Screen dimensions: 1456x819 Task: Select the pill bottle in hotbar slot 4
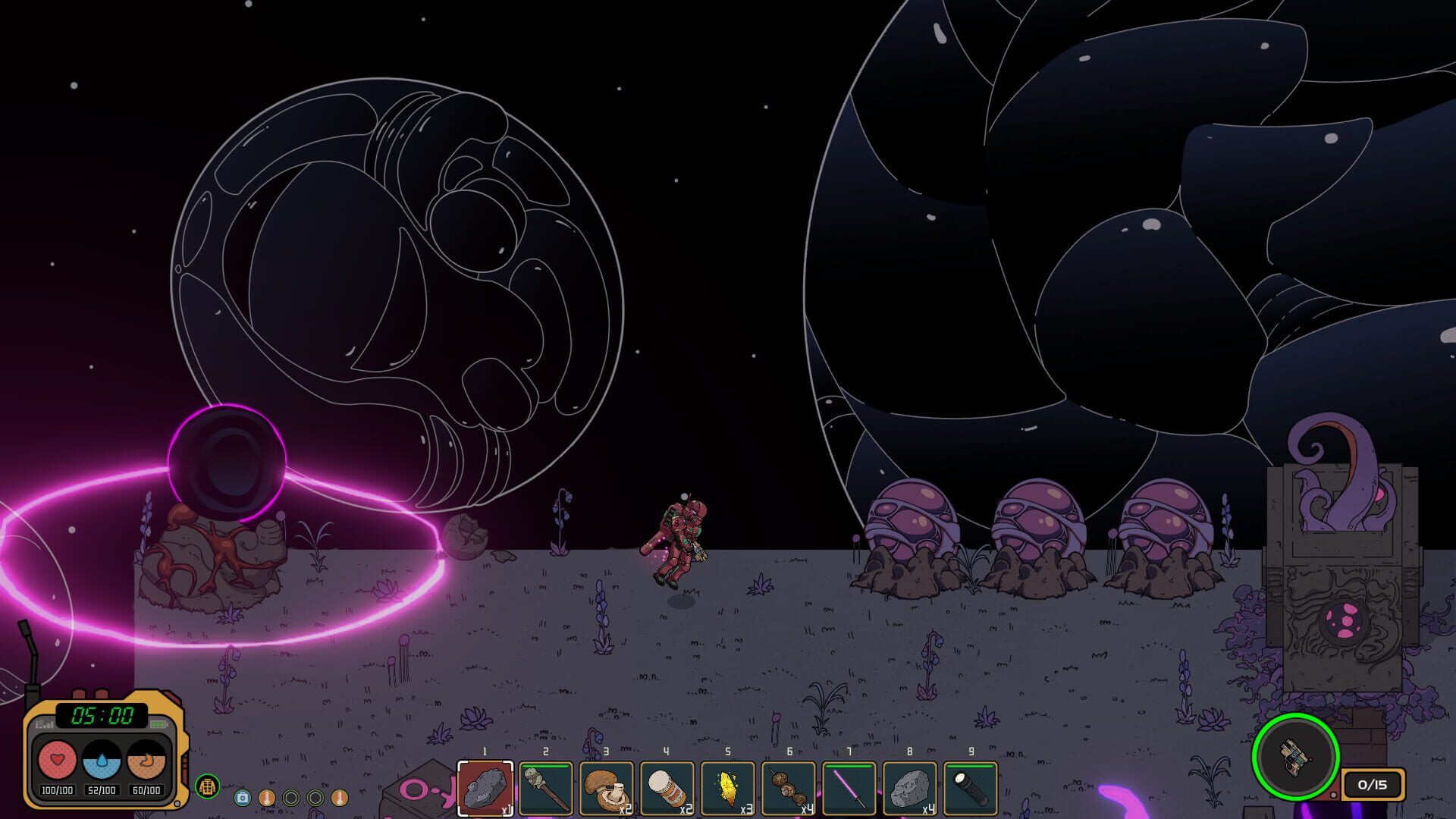click(x=667, y=789)
